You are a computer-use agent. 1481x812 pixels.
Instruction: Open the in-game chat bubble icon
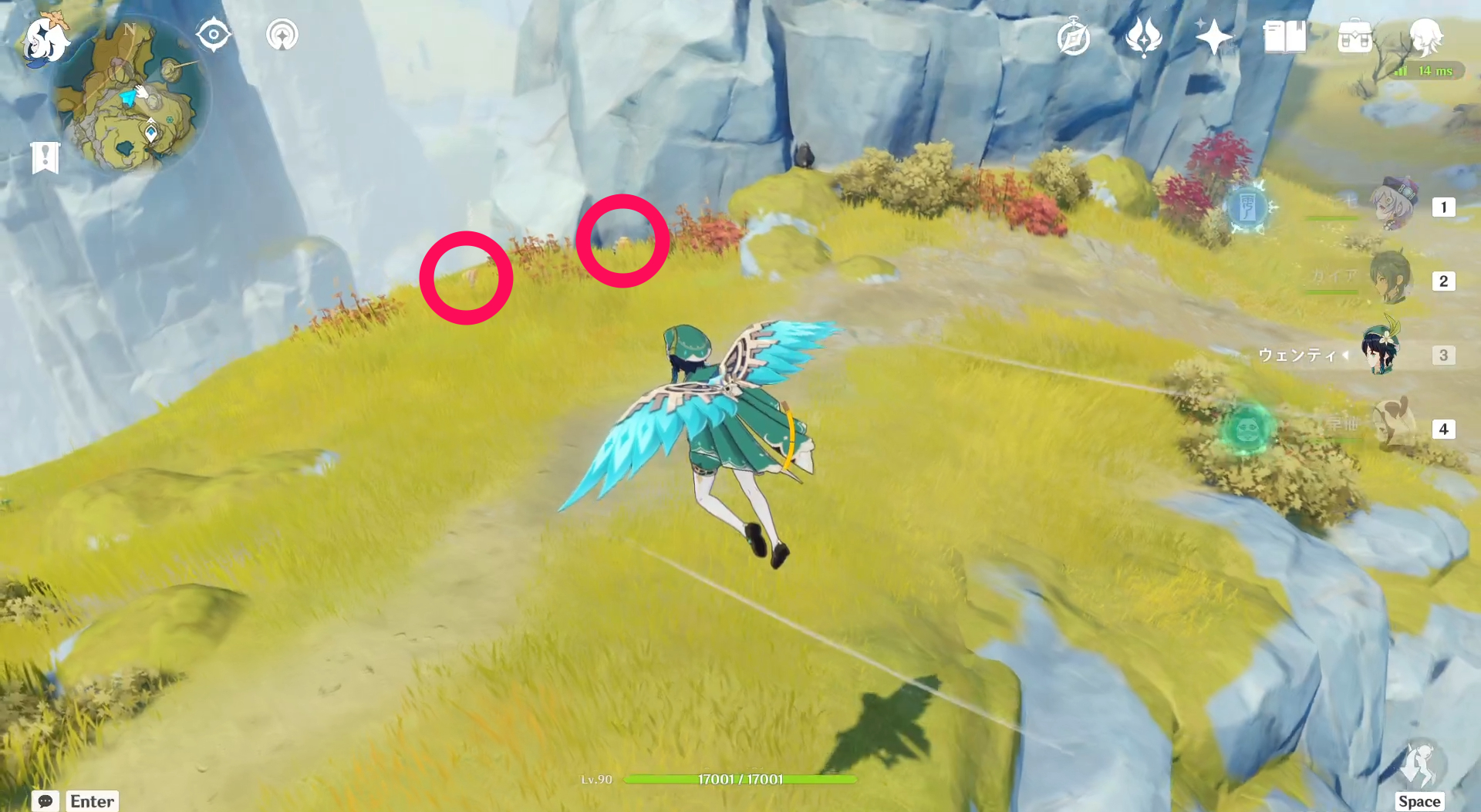[x=46, y=802]
